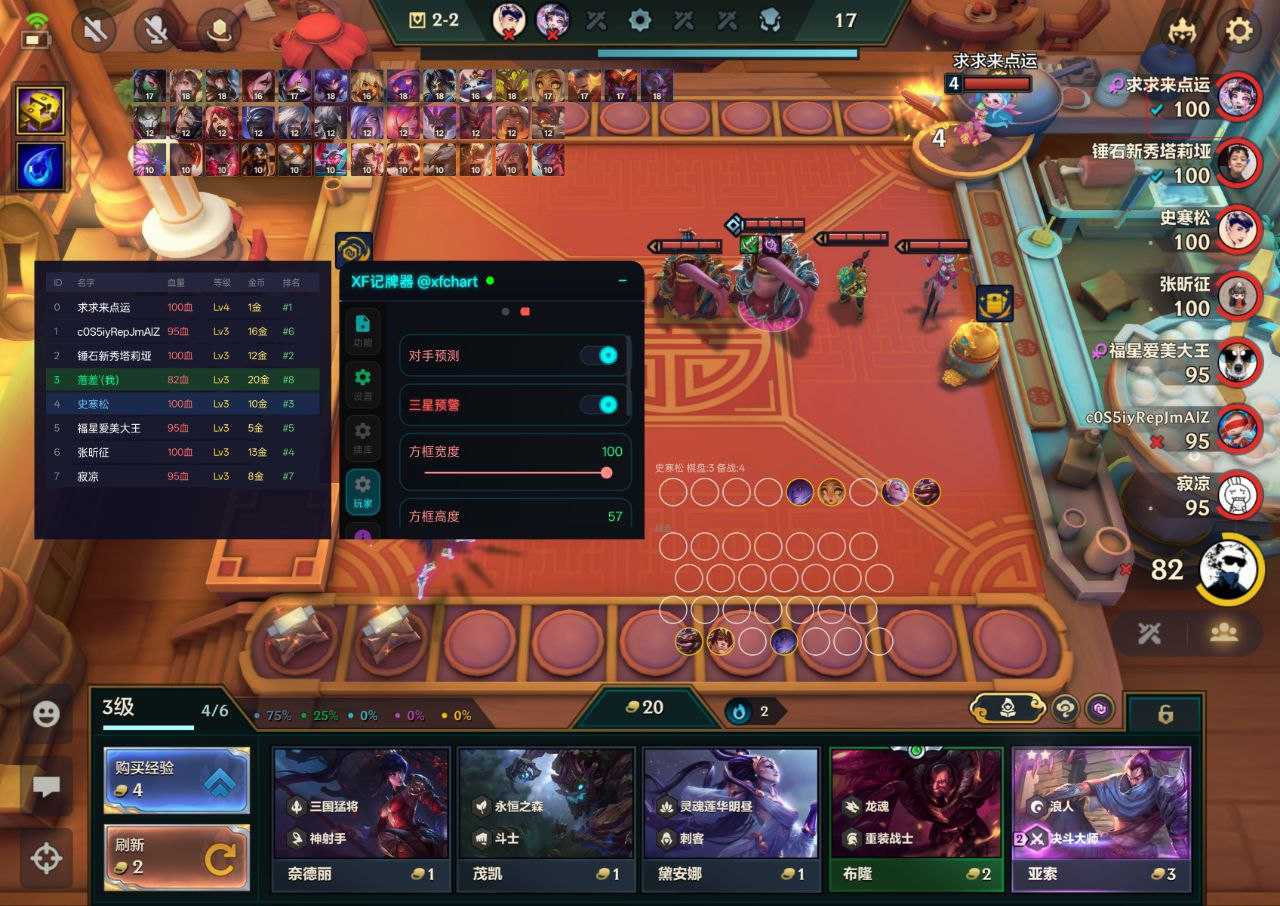The width and height of the screenshot is (1280, 906).
Task: Buy the 布隆 card for 2 gold
Action: [x=916, y=818]
